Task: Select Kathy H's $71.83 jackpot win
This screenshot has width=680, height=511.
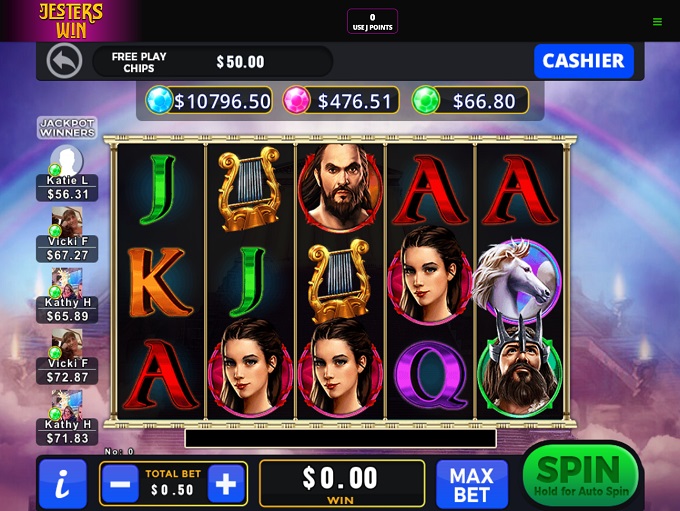Action: click(x=67, y=418)
